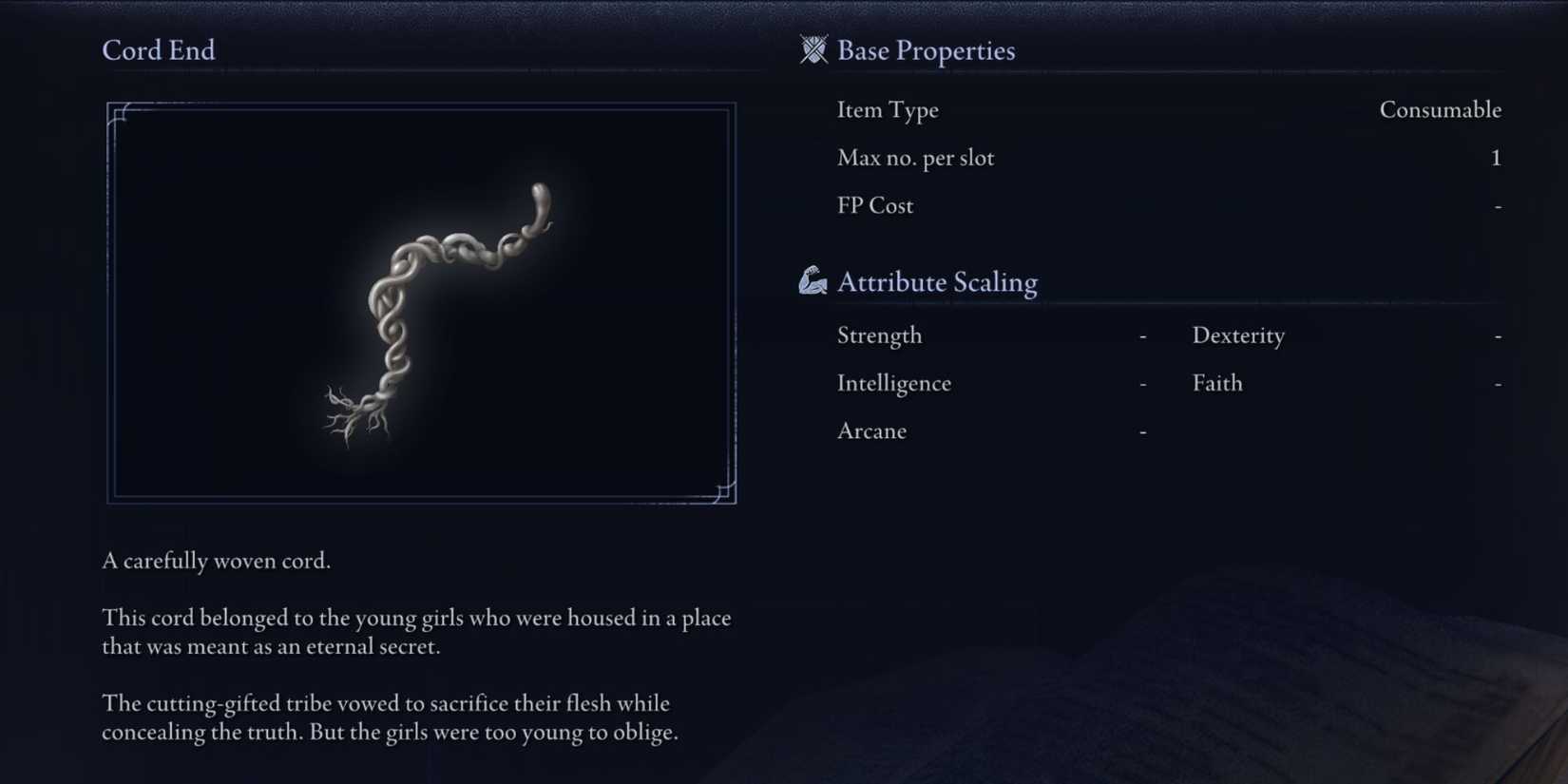Select the Faith scaling value
Viewport: 1568px width, 784px height.
1499,383
